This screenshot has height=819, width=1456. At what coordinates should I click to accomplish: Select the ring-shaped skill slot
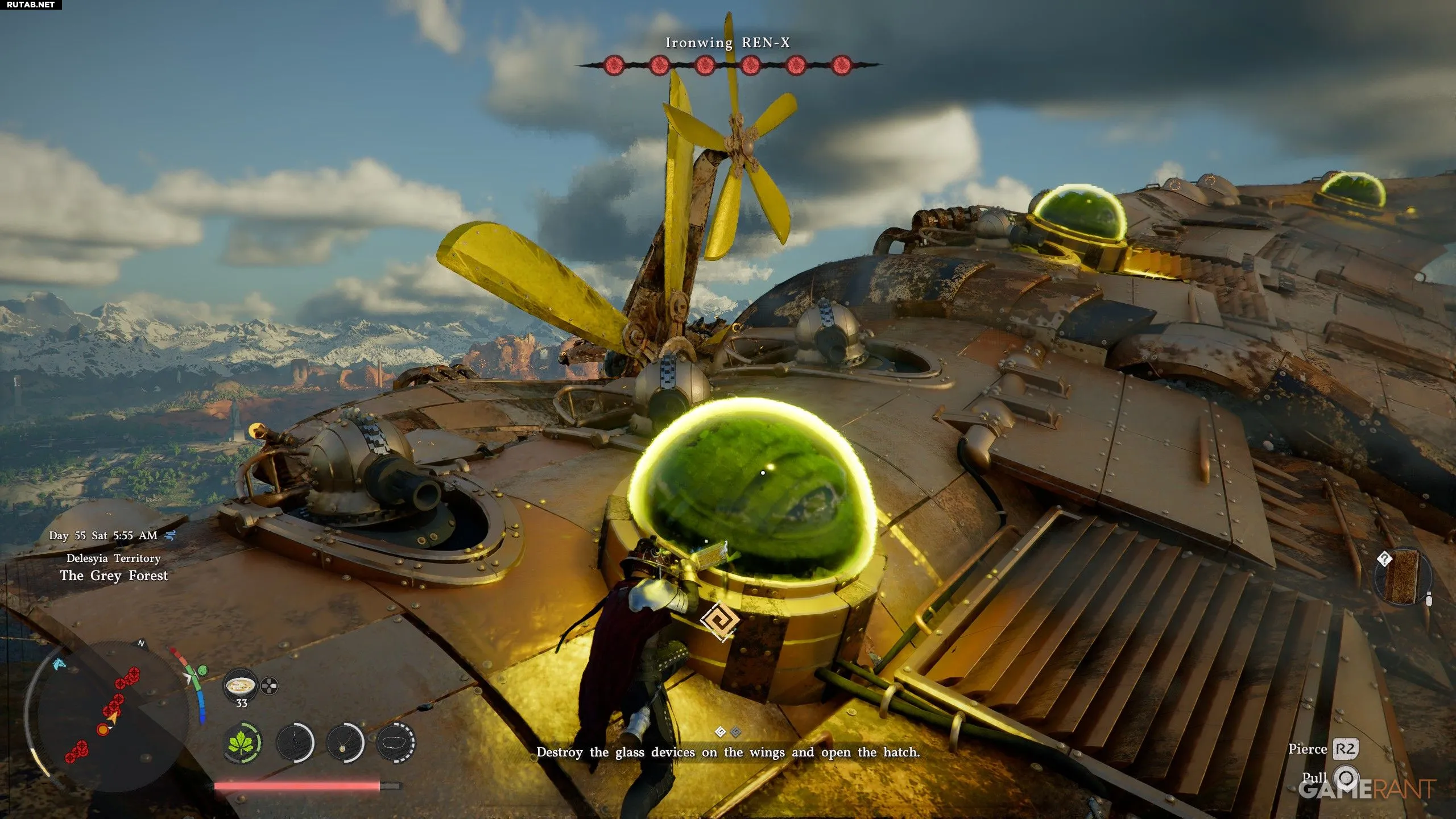[x=396, y=742]
